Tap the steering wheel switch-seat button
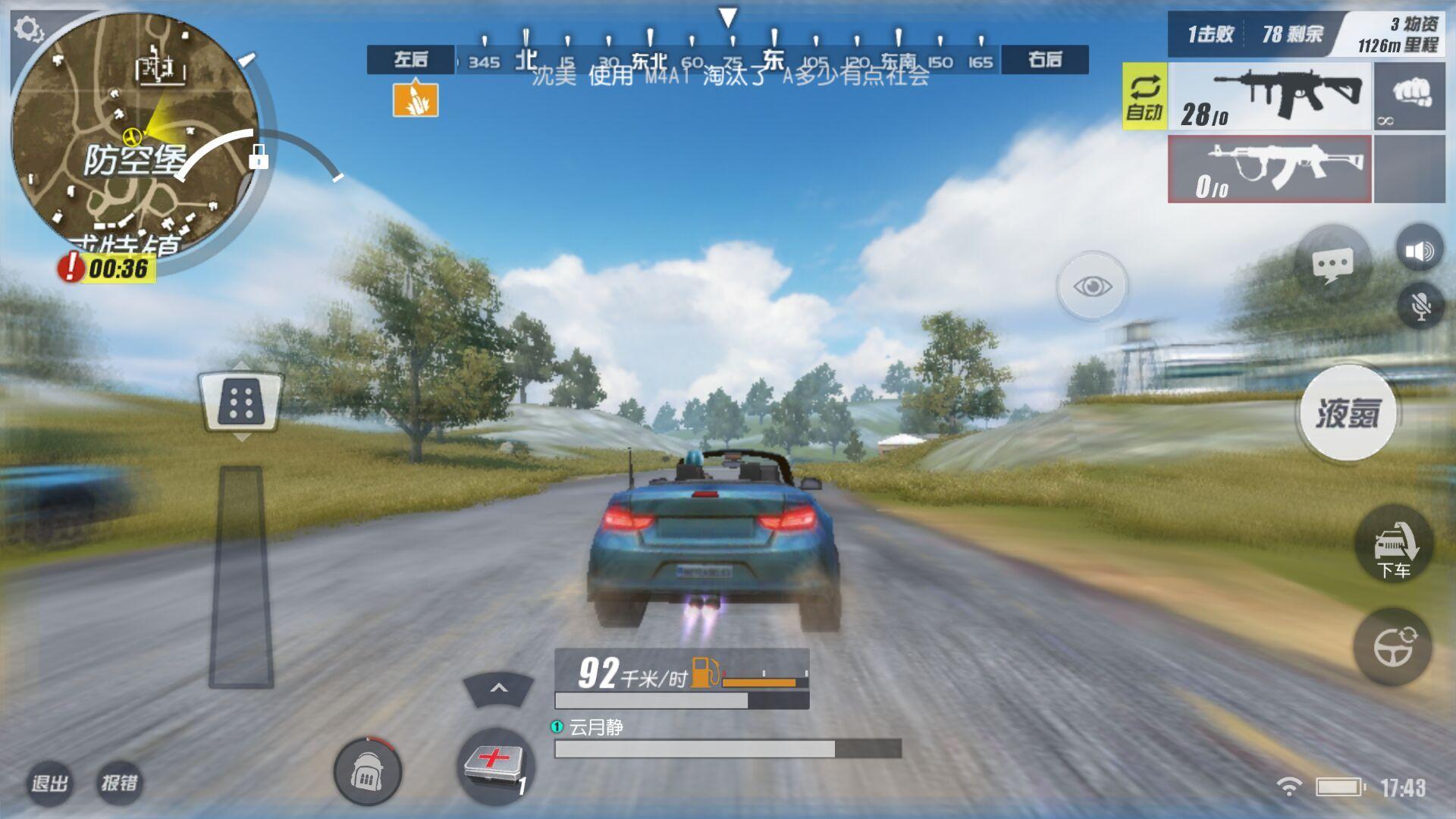This screenshot has width=1456, height=819. point(1394,646)
